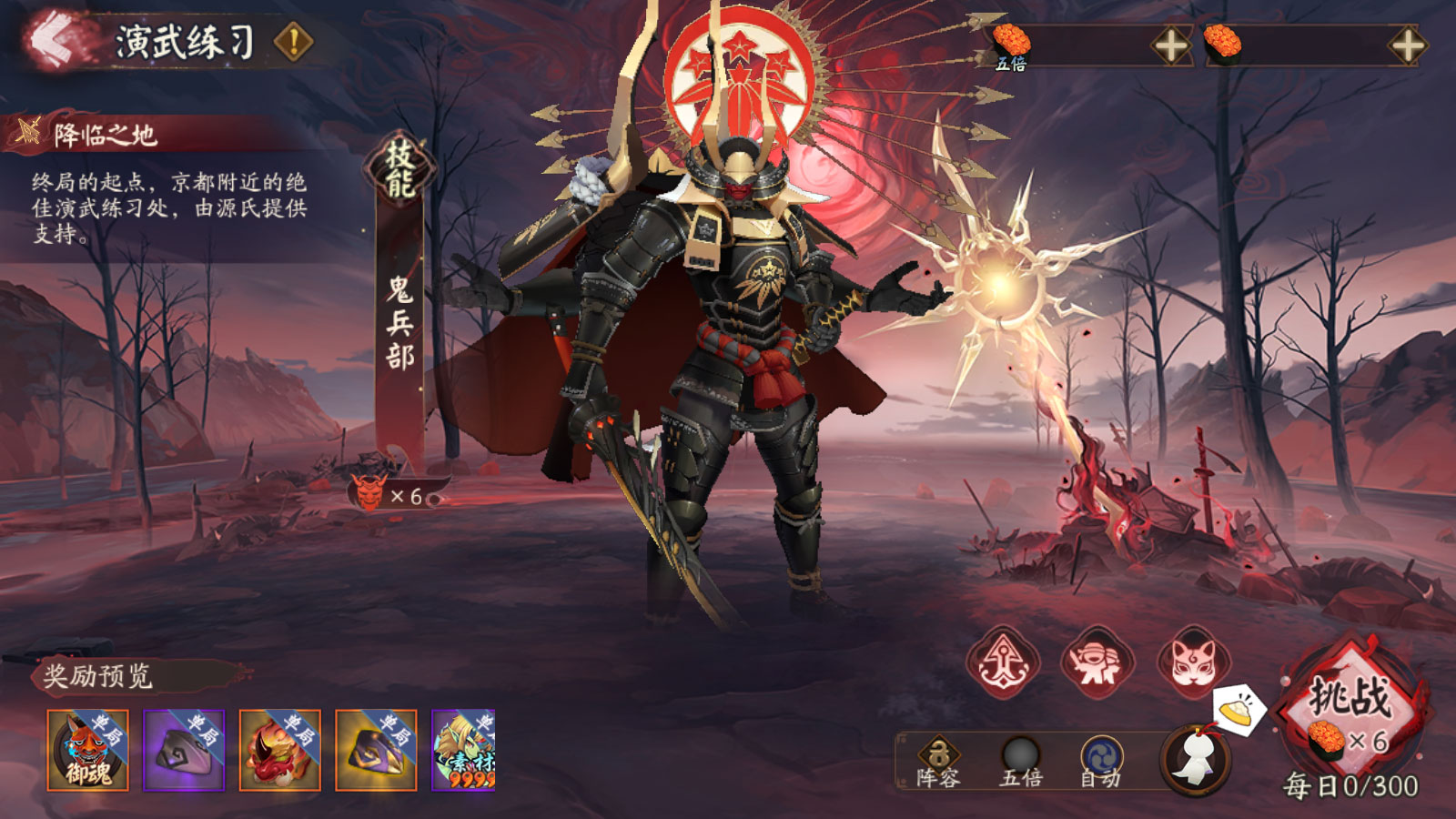Open the exclamation info beside 演武练习

pos(294,42)
